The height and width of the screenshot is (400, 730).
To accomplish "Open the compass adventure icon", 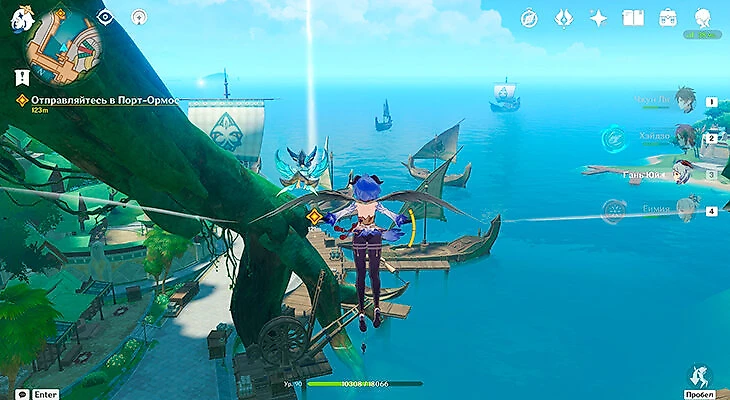I will pyautogui.click(x=529, y=18).
